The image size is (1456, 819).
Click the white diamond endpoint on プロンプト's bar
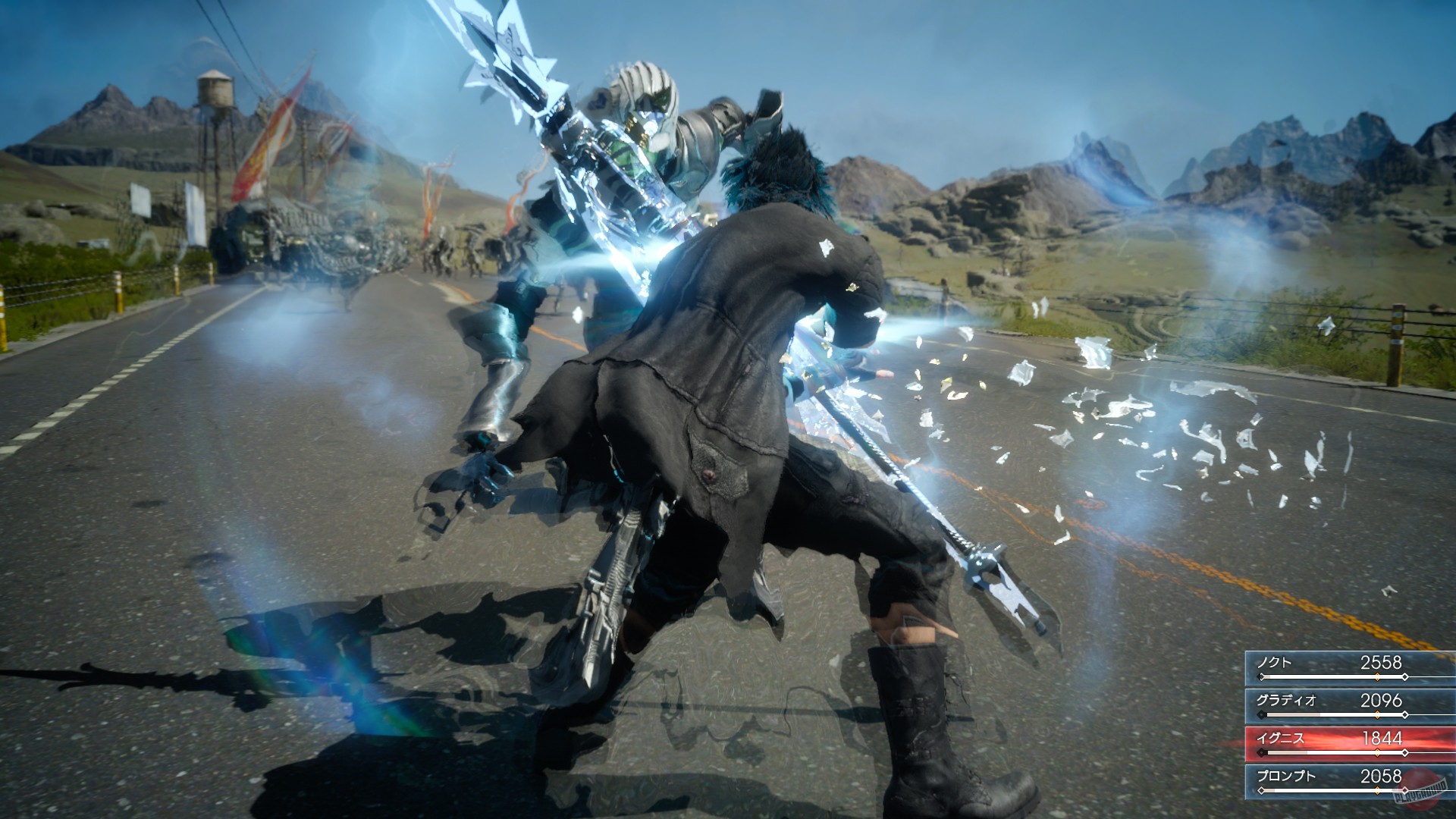(1405, 789)
